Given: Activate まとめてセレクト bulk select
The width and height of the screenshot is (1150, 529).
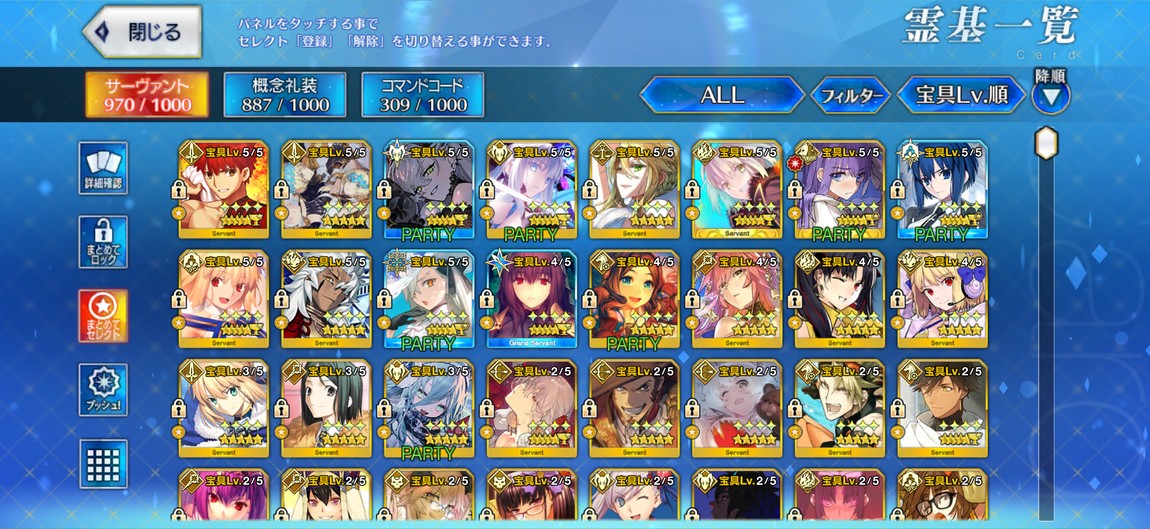Looking at the screenshot, I should pyautogui.click(x=103, y=316).
